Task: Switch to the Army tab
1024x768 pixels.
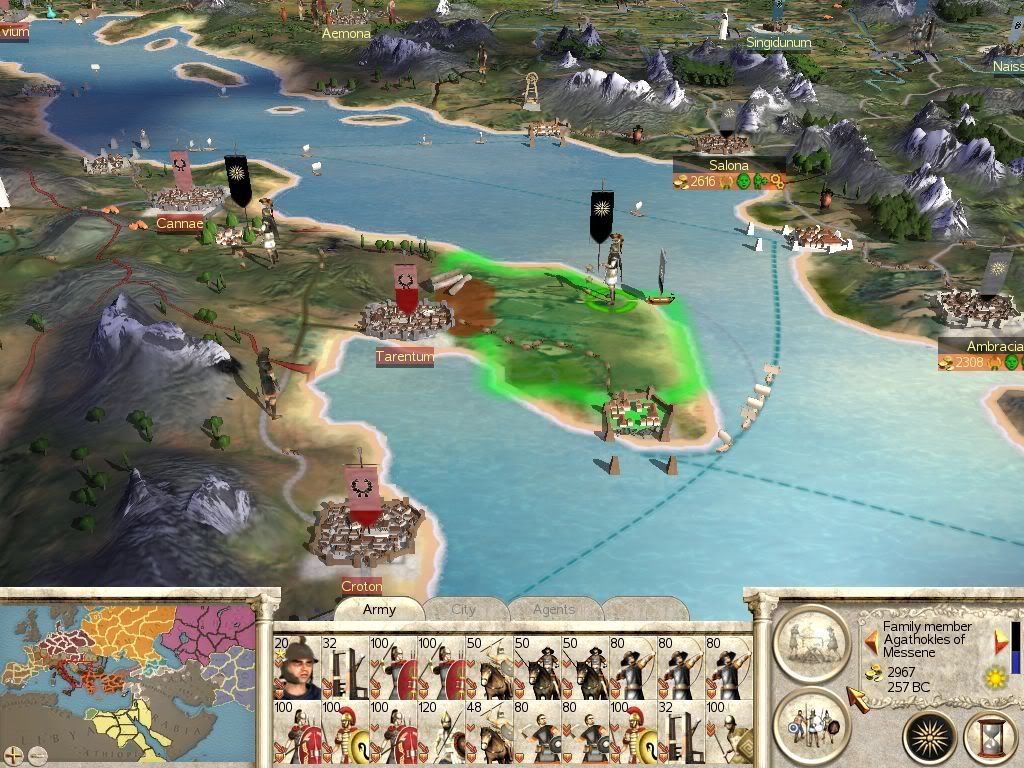Action: pyautogui.click(x=379, y=609)
